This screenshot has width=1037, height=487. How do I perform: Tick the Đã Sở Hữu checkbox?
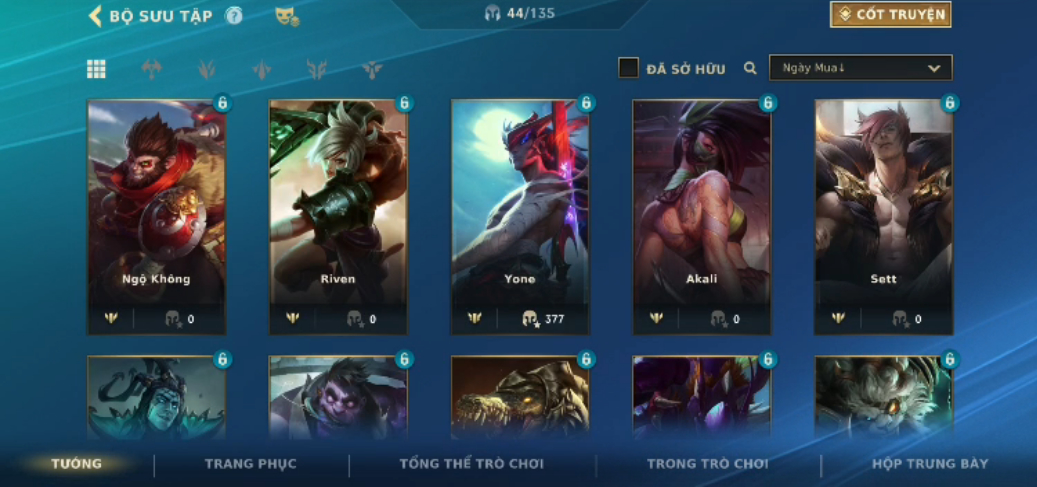click(628, 68)
